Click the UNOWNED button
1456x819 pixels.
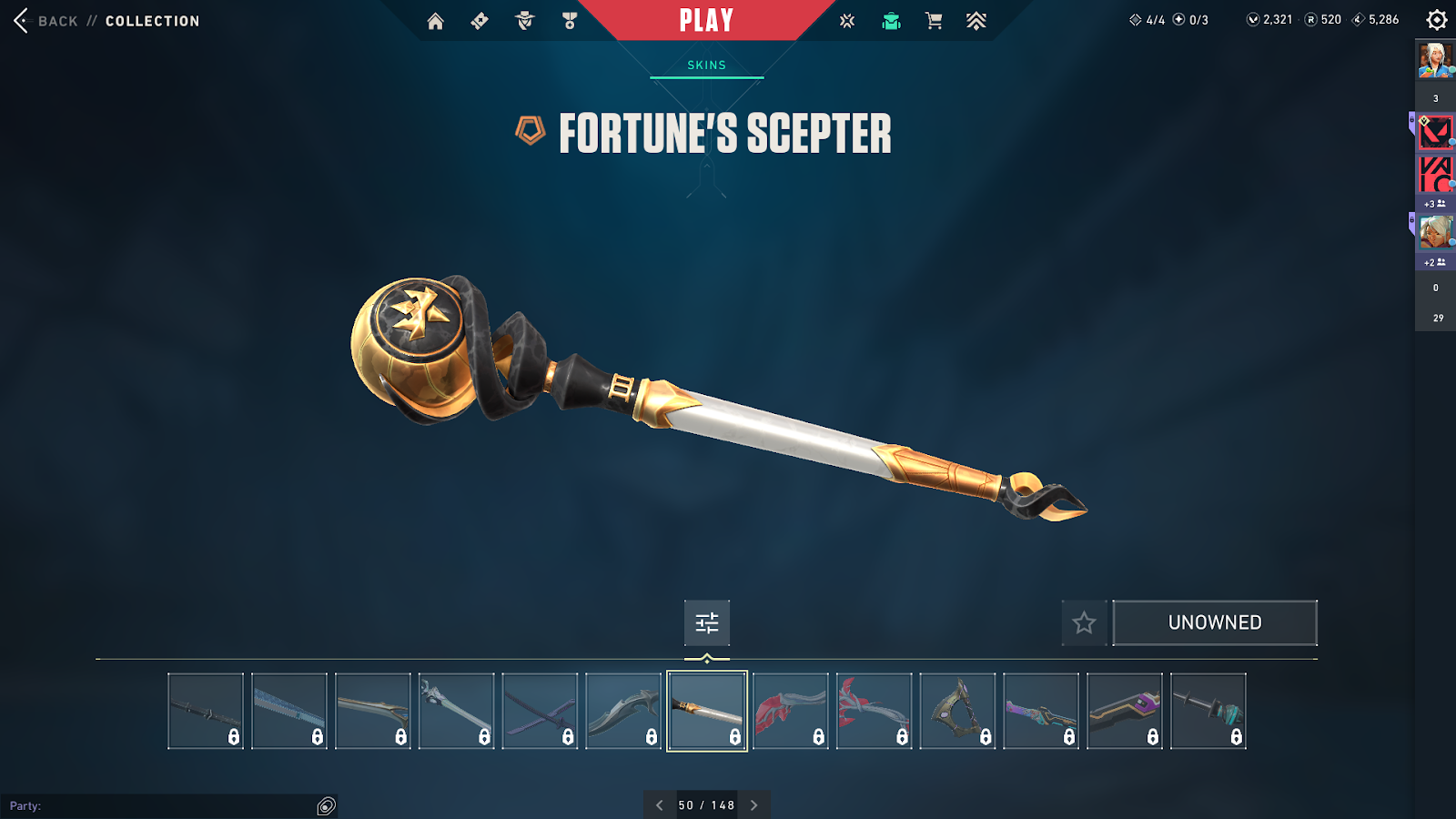tap(1215, 622)
